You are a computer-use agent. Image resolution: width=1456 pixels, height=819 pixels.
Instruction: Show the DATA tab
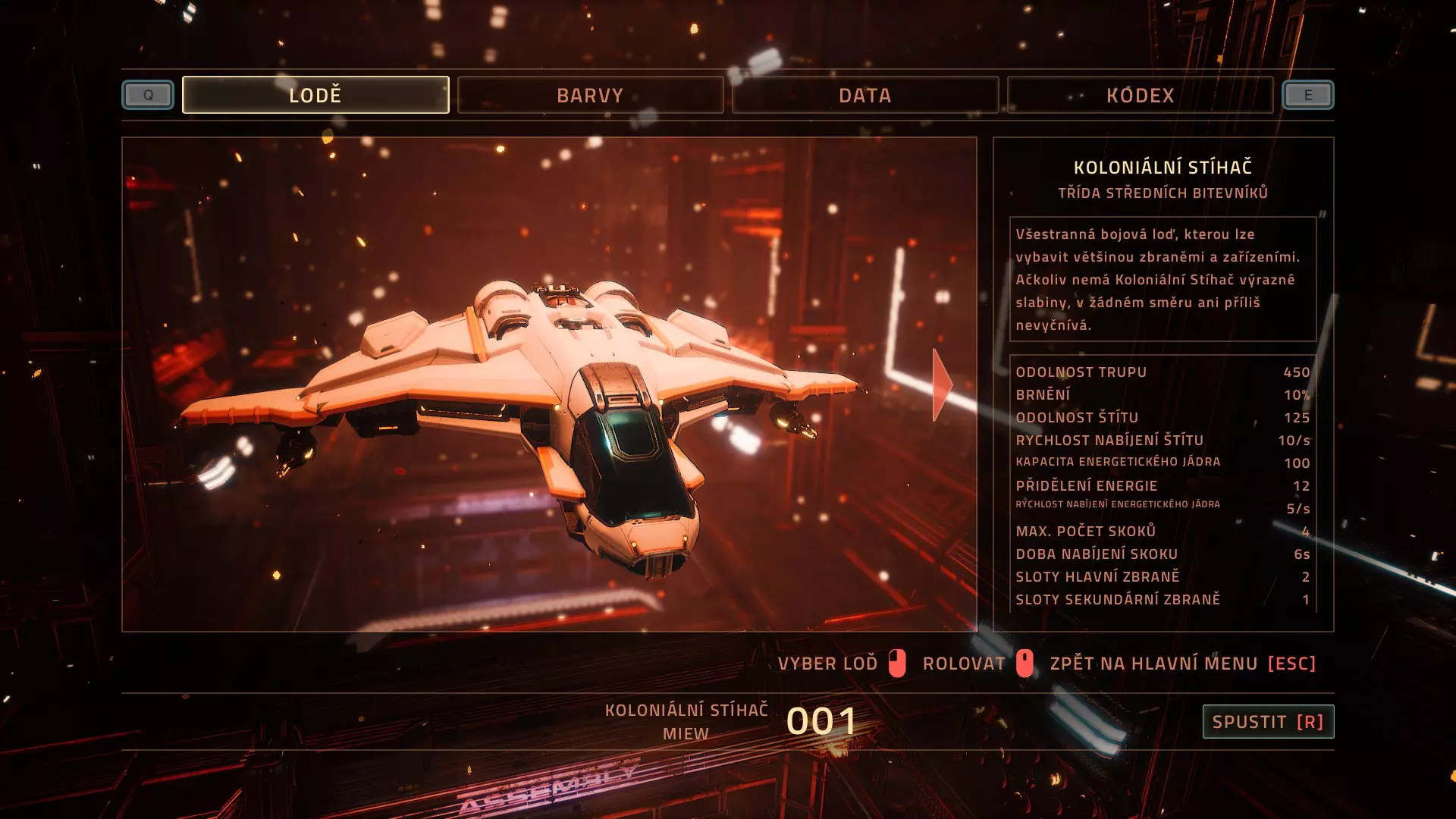click(864, 95)
